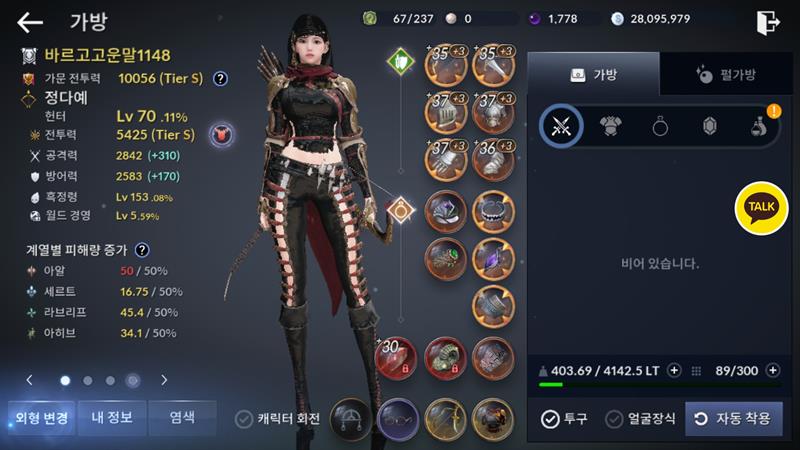
Task: Toggle the 얼굴장식 face accessory checkbox
Action: coord(641,419)
